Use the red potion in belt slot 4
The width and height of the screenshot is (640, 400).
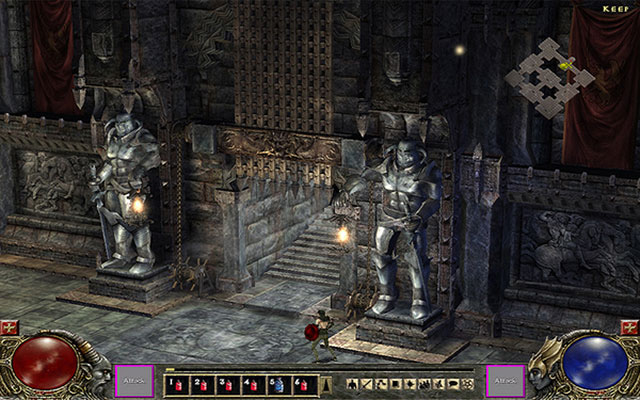[x=253, y=384]
